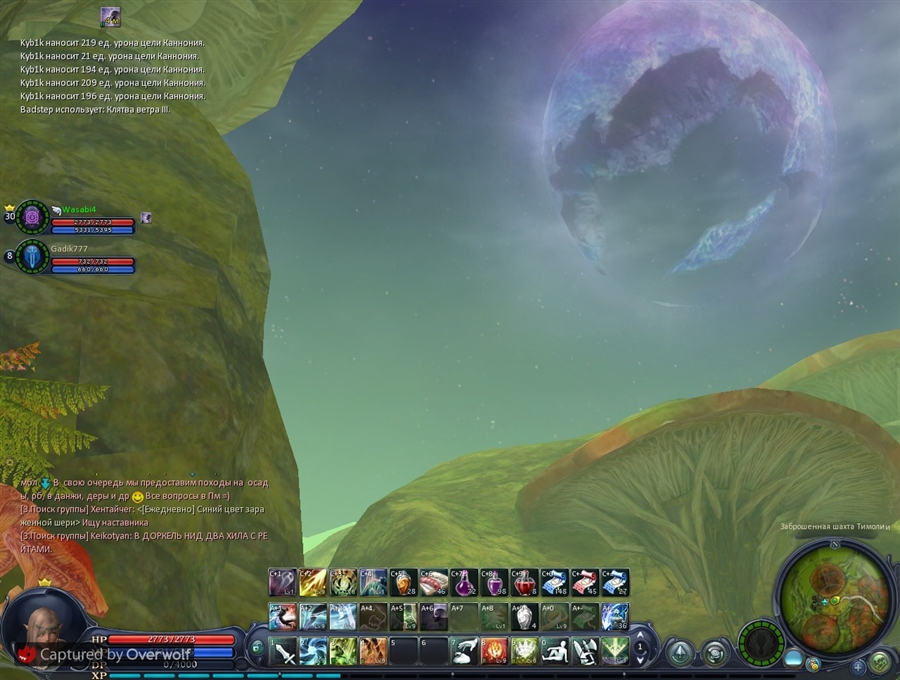The image size is (900, 680).
Task: Activate the sword attack skill in slot 1
Action: pos(284,651)
